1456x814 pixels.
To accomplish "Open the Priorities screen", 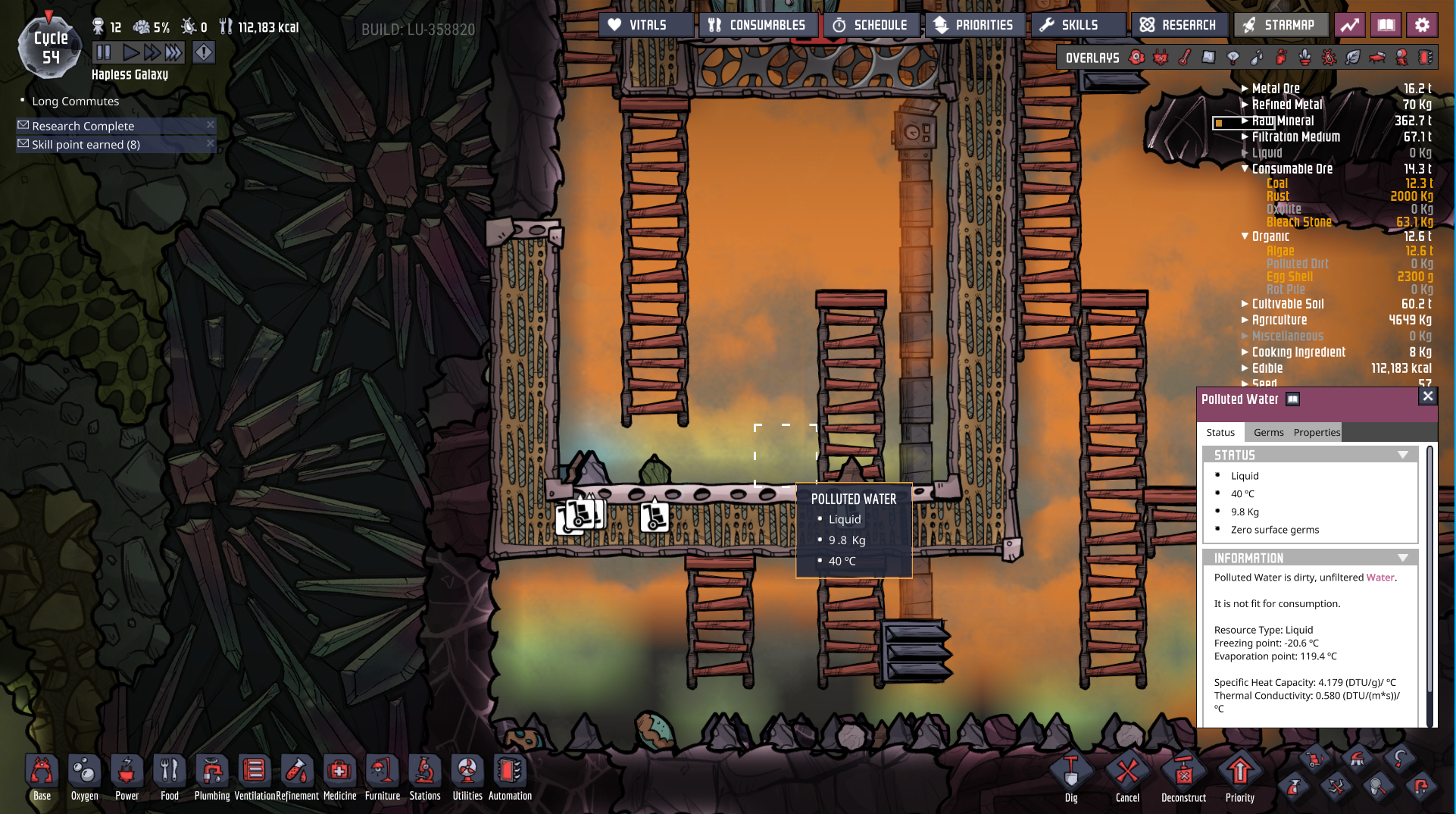I will point(974,25).
